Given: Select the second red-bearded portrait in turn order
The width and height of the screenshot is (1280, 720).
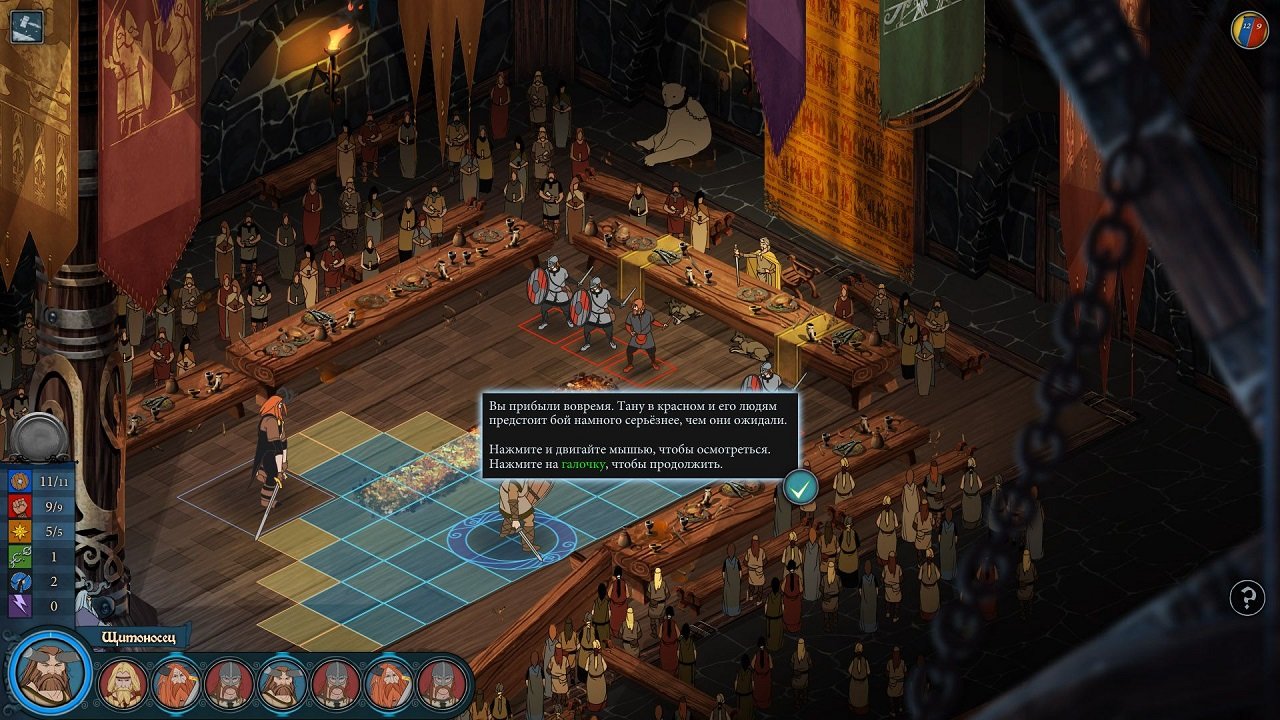Looking at the screenshot, I should tap(388, 680).
